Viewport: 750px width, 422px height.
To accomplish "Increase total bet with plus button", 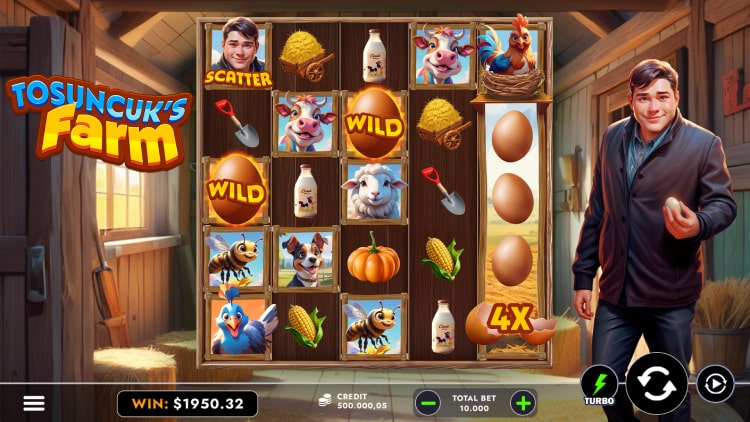I will [522, 403].
